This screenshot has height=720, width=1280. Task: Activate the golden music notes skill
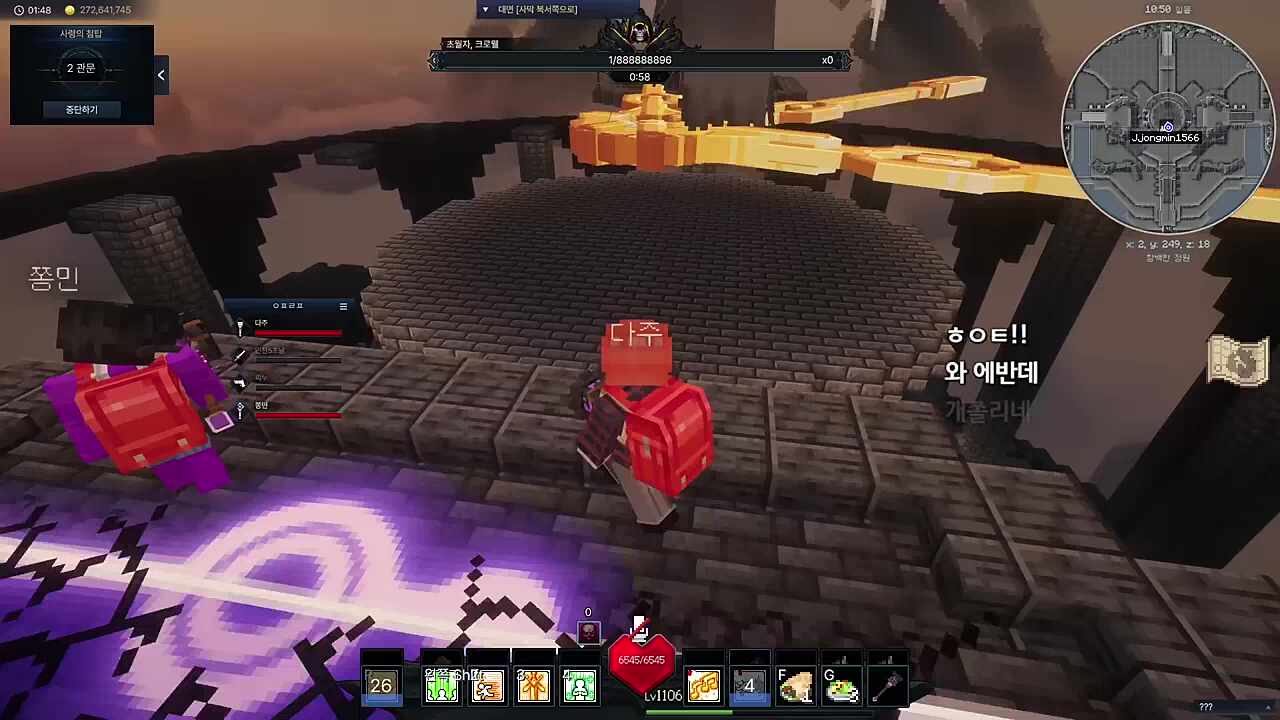(x=704, y=686)
